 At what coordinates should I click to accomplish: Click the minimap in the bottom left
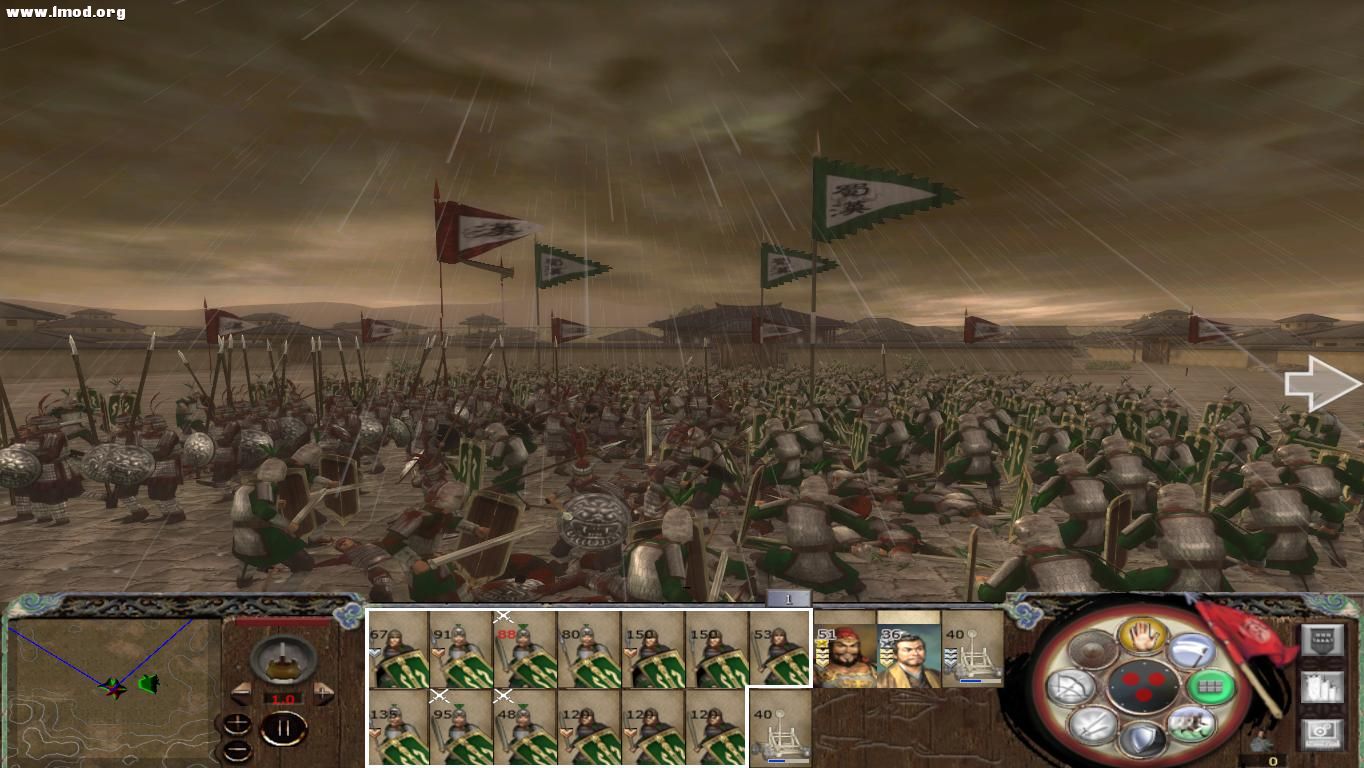(110, 690)
